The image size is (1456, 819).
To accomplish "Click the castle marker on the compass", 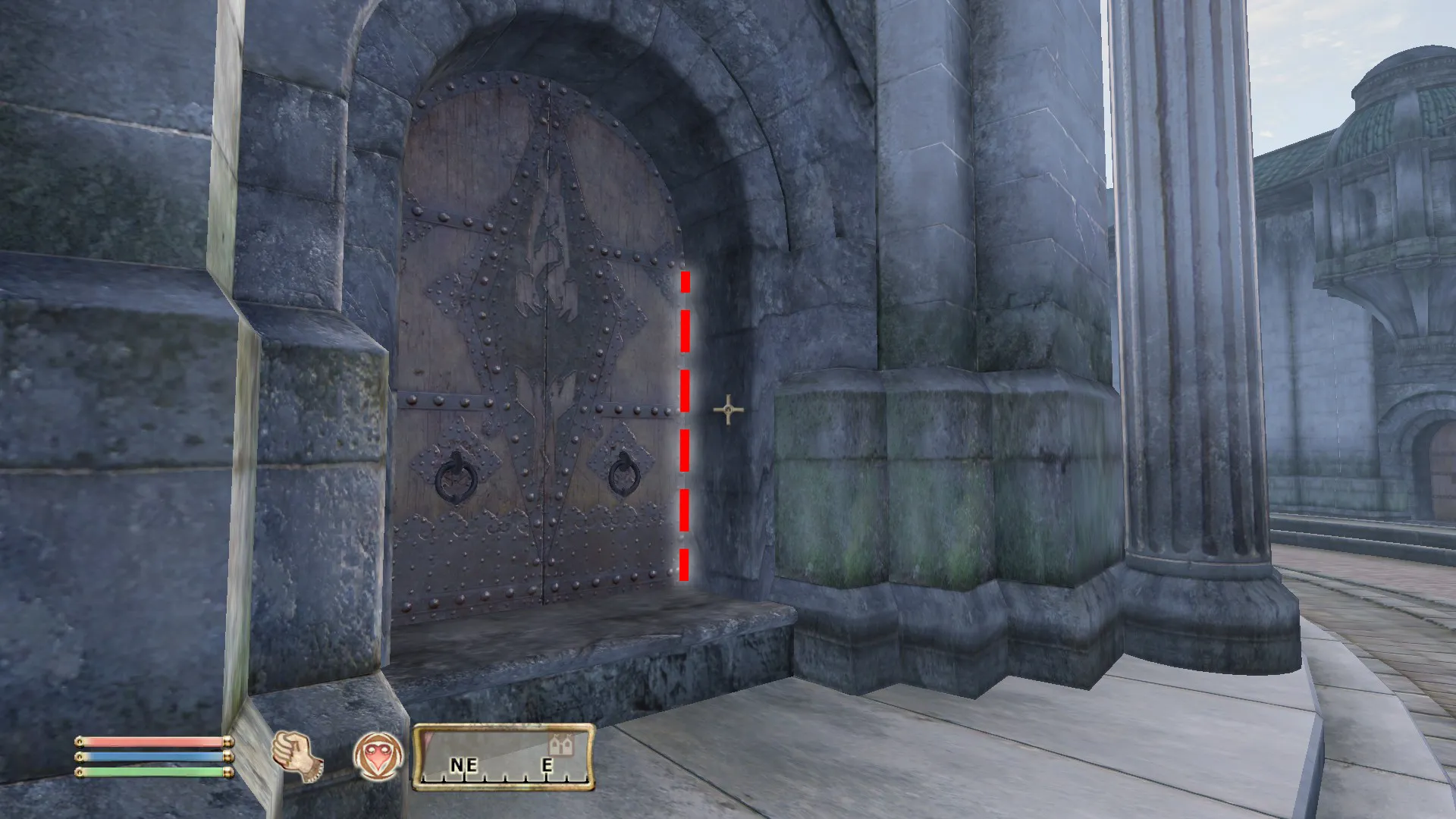I will (x=562, y=744).
